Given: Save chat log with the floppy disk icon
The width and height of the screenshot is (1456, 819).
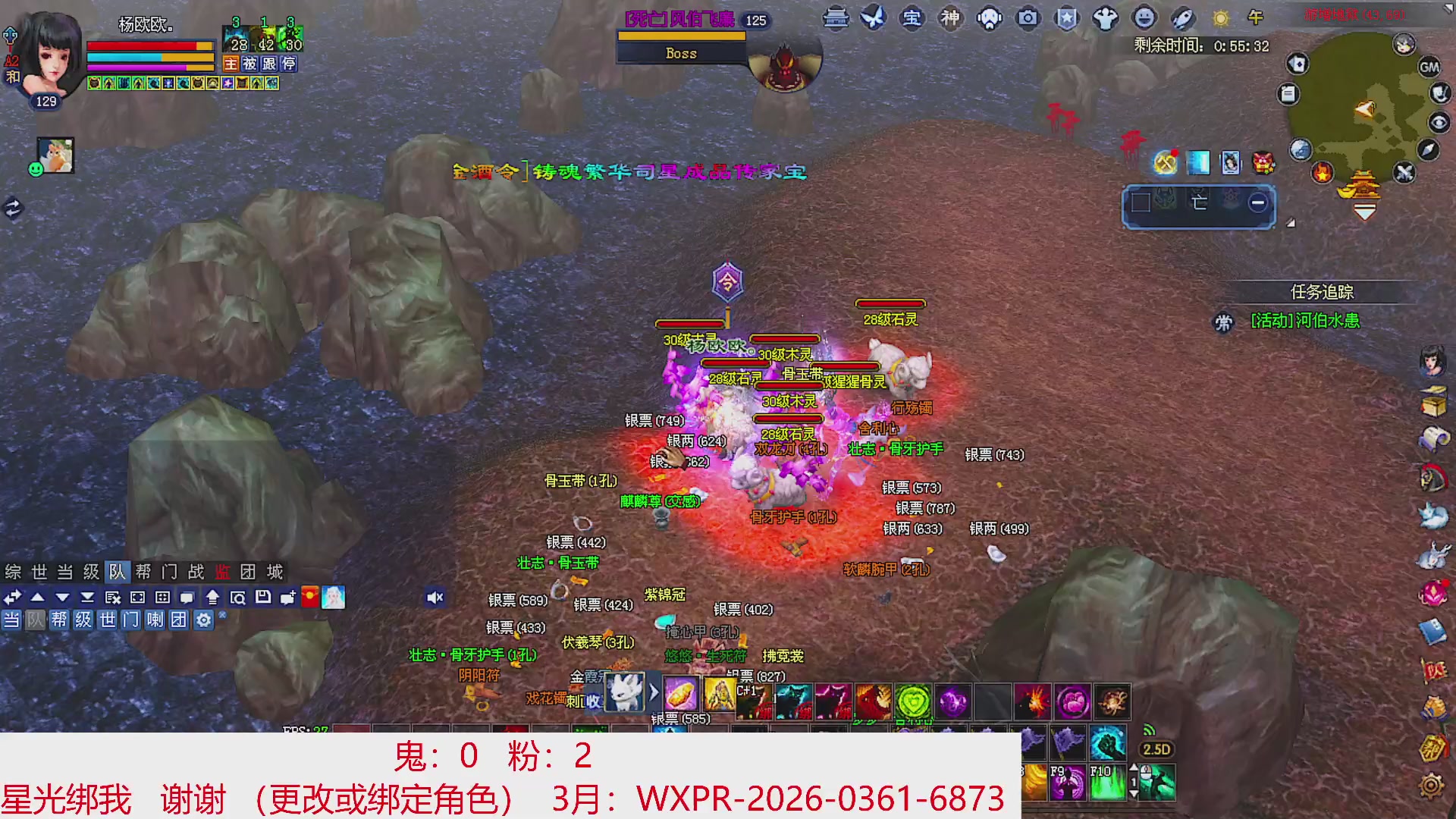Looking at the screenshot, I should (263, 597).
